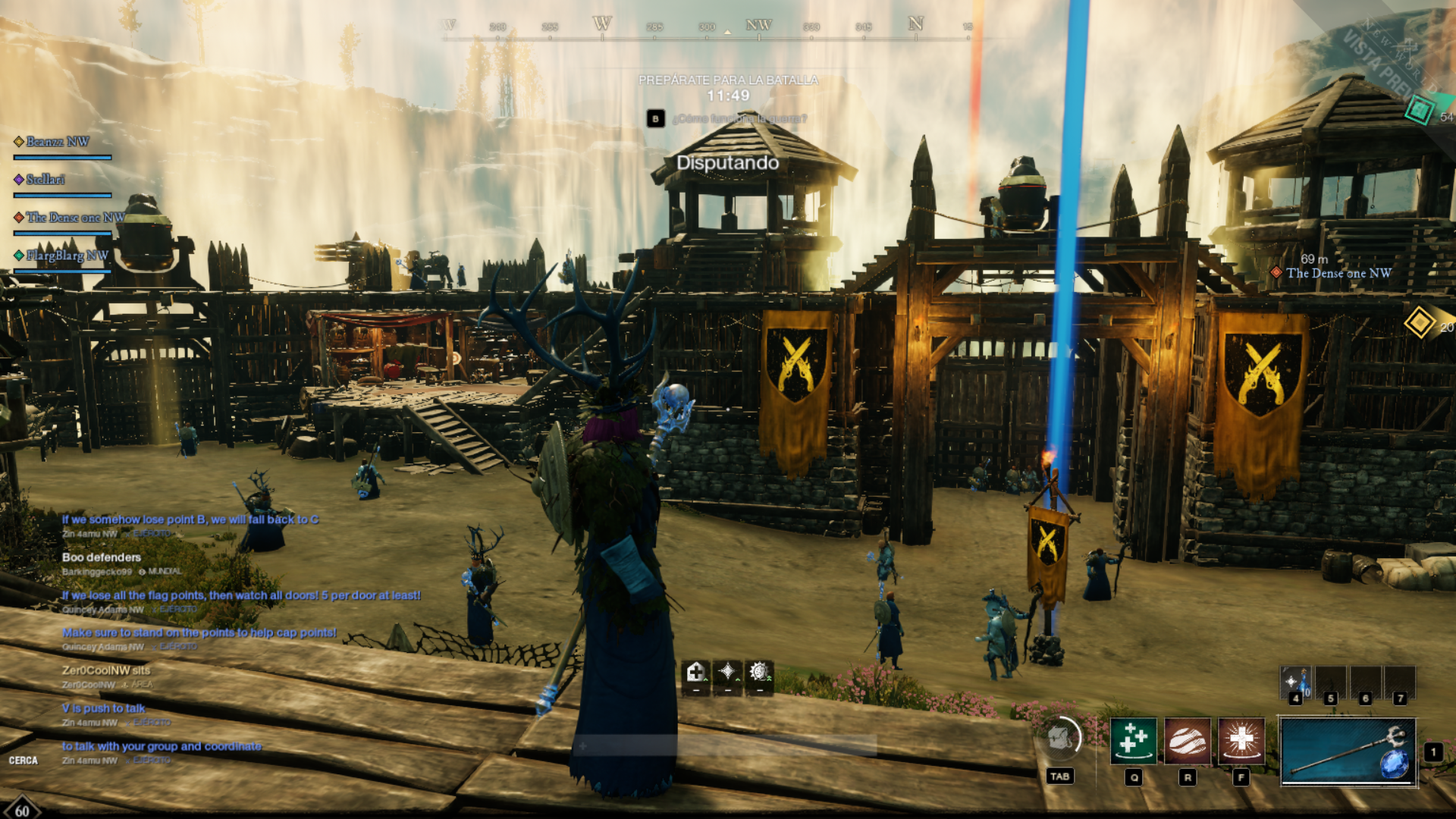Inspect the four-pointed star buff icon
Image resolution: width=1456 pixels, height=819 pixels.
(x=727, y=672)
